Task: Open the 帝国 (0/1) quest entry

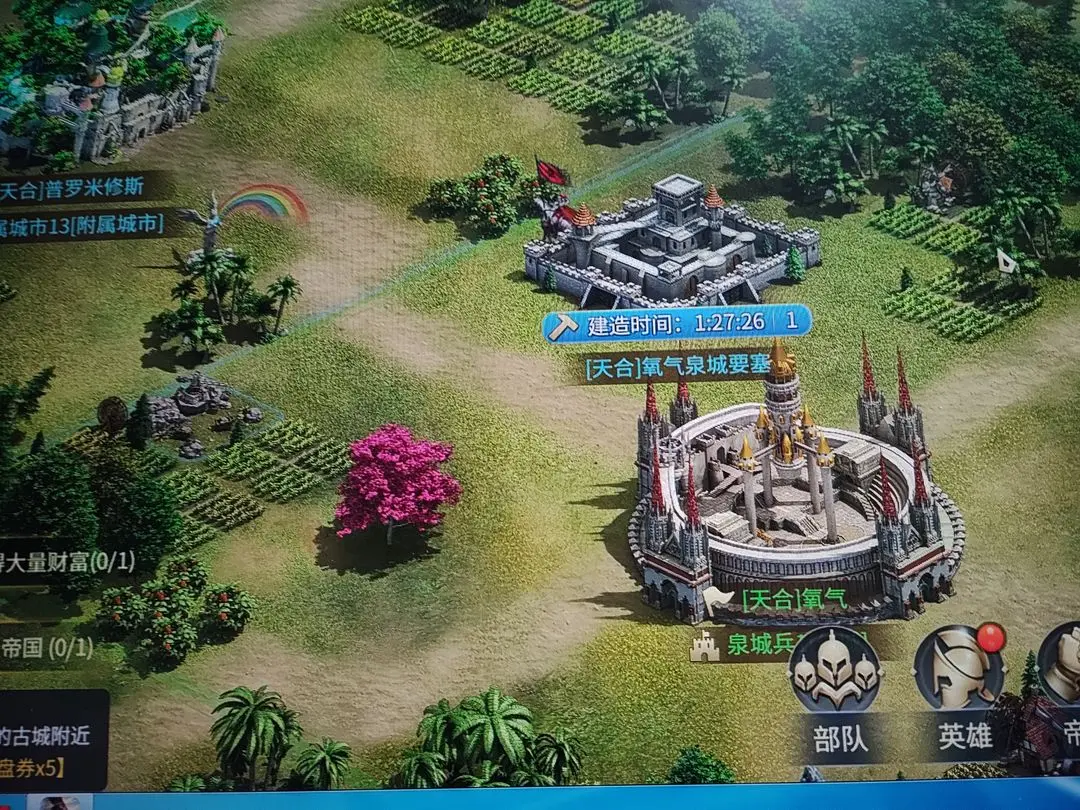Action: pyautogui.click(x=47, y=647)
